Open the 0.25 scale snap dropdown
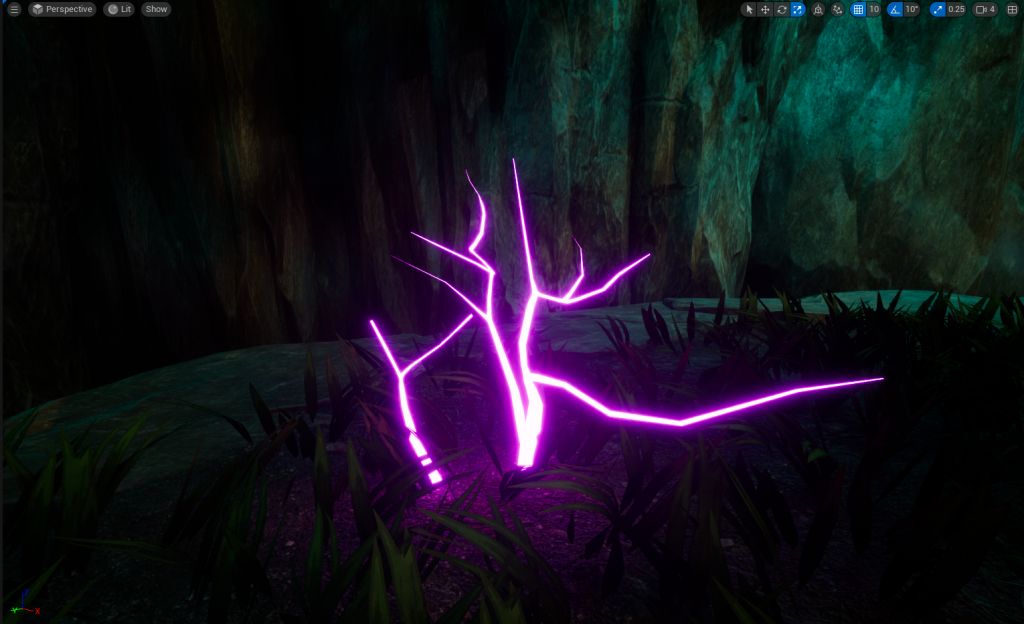This screenshot has height=624, width=1024. [x=957, y=9]
